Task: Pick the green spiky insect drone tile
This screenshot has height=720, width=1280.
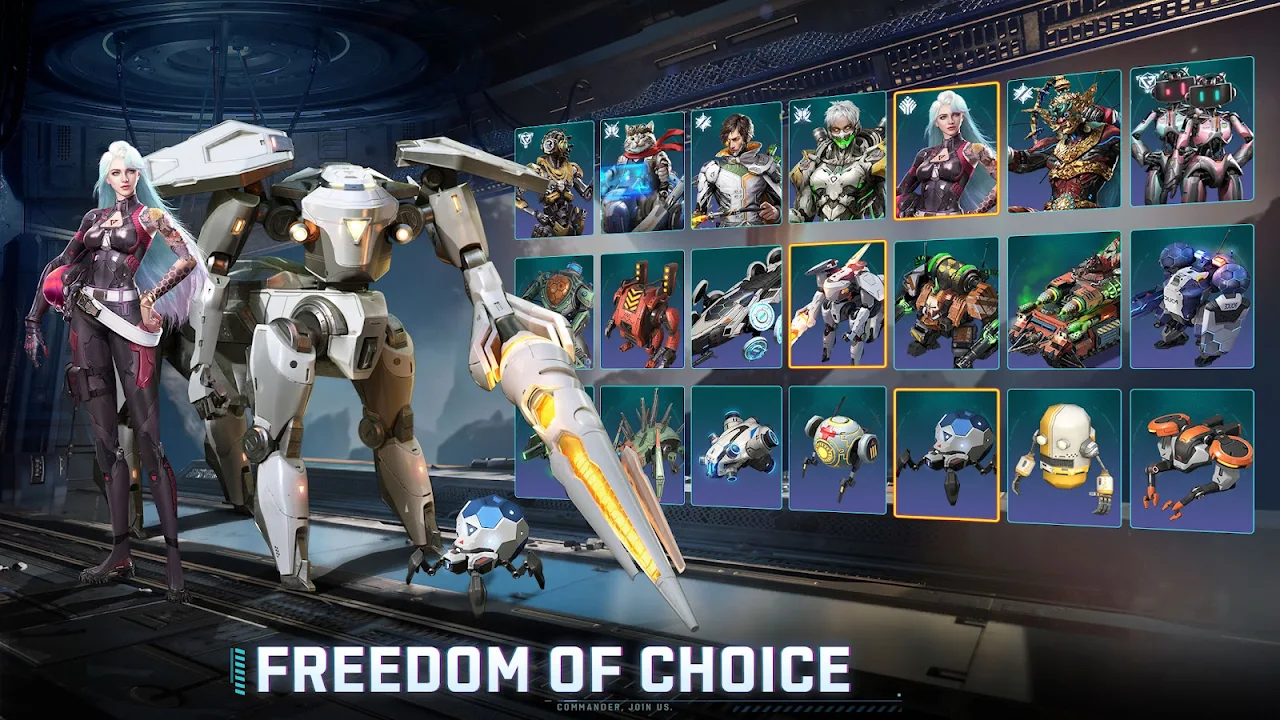Action: click(642, 444)
